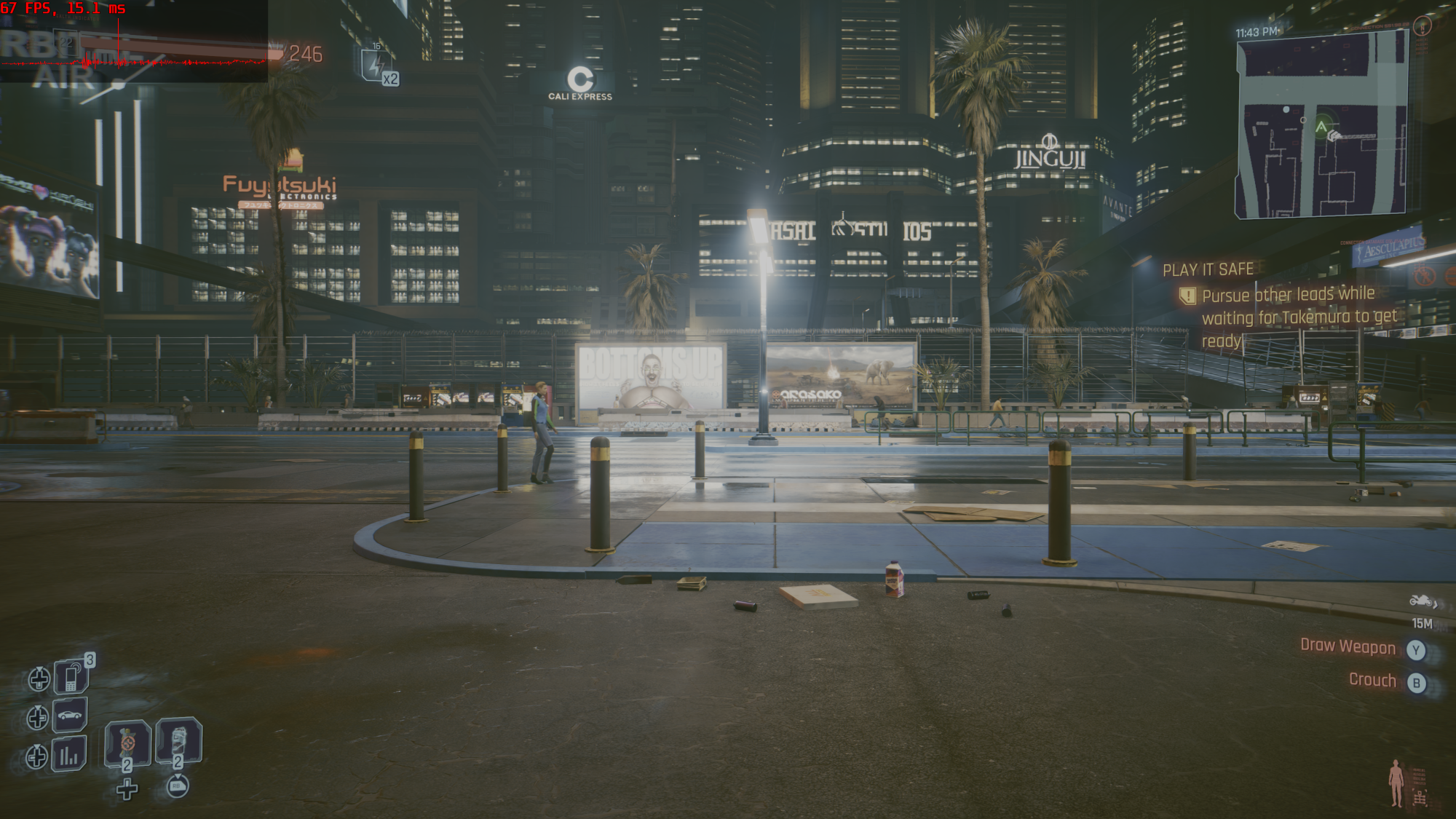The image size is (1456, 819).
Task: Use the healing inhaler quick slot
Action: [127, 743]
